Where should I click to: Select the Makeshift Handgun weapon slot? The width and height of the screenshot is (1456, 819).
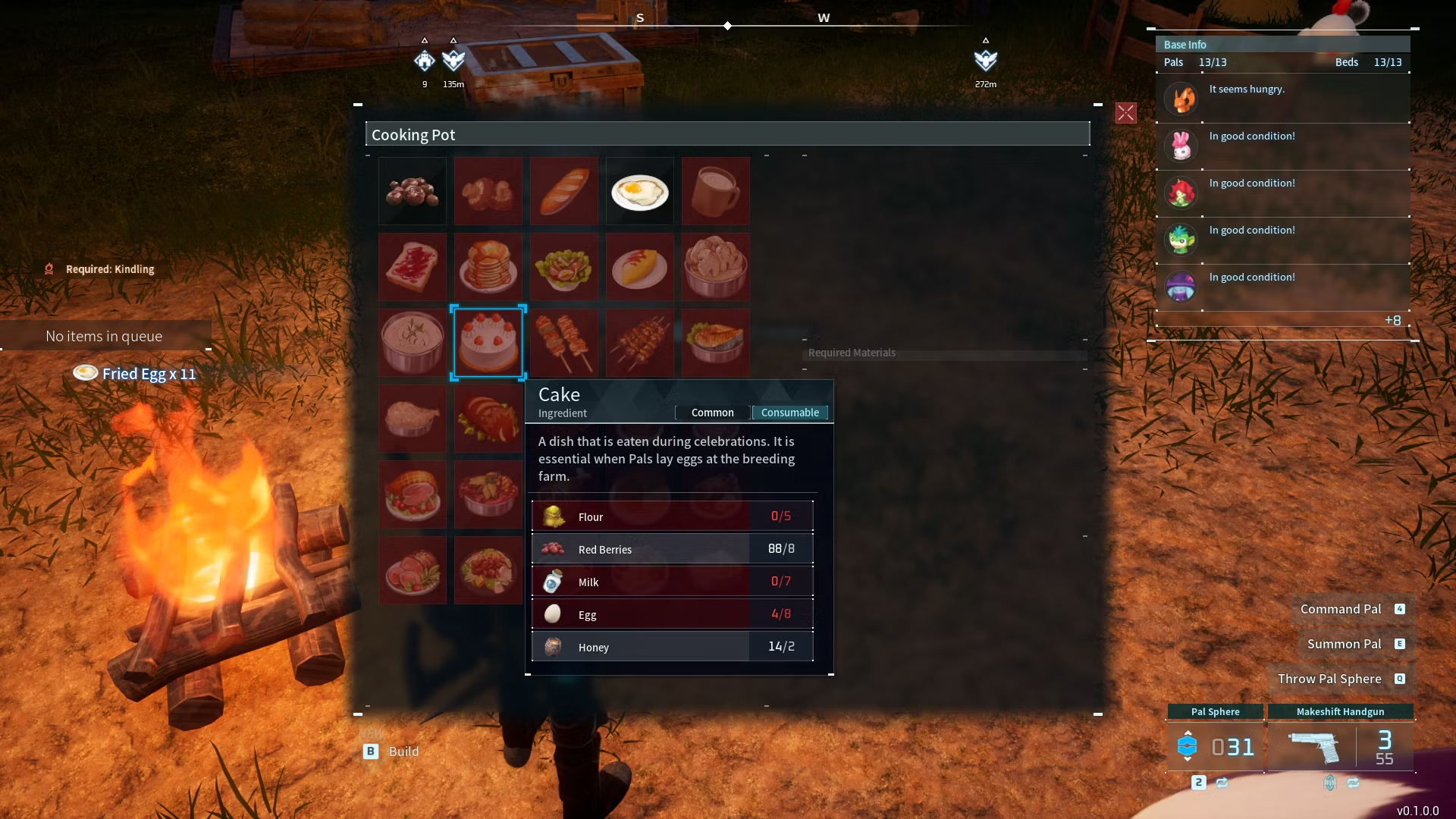pos(1340,746)
